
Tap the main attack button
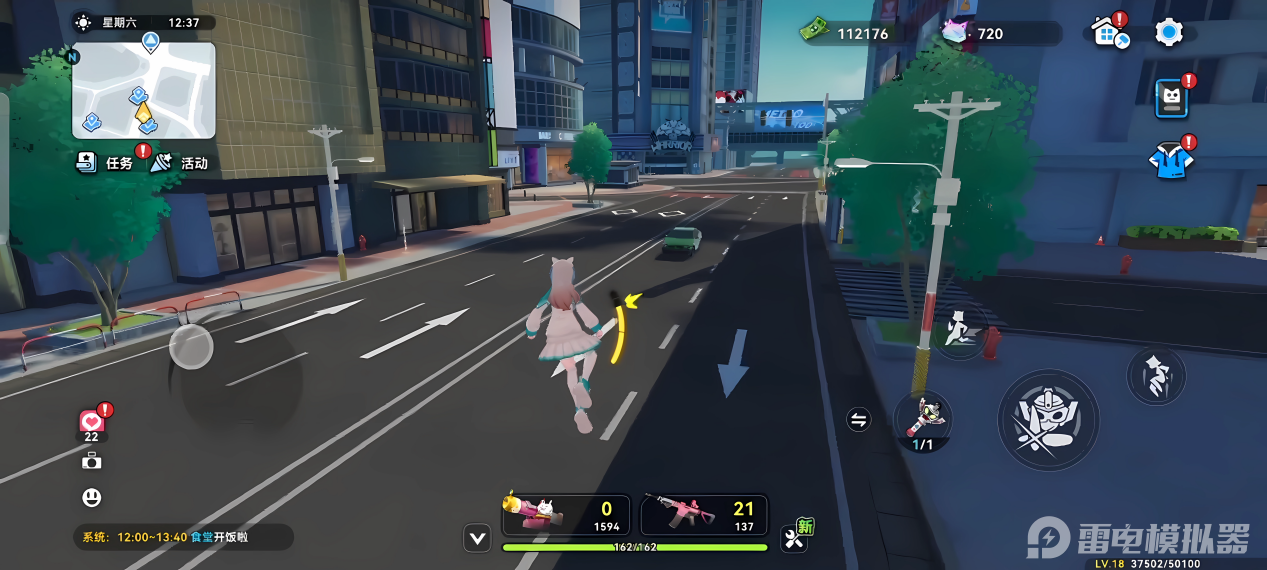1047,420
